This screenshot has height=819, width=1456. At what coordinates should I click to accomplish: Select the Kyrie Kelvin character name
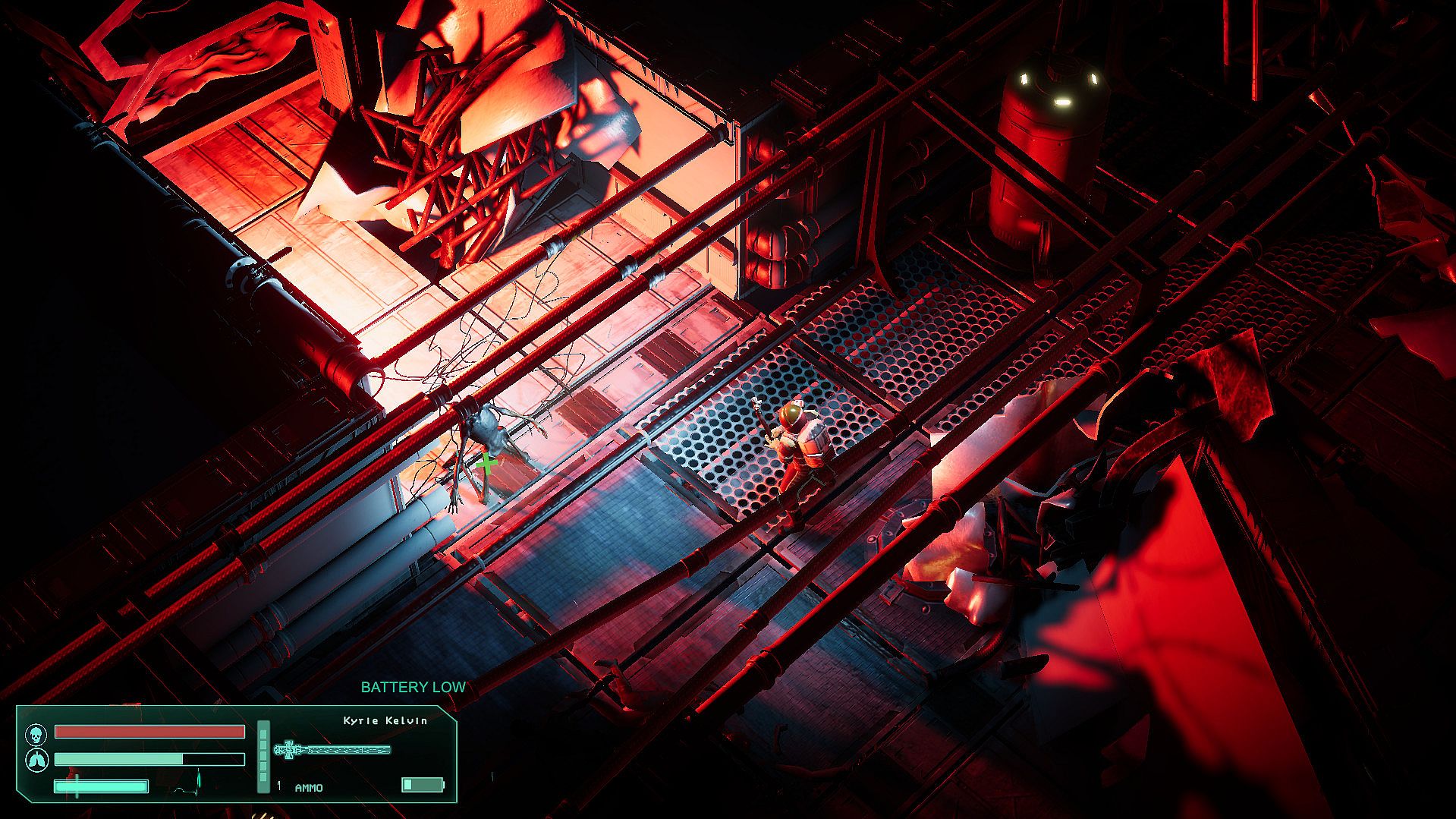[385, 720]
